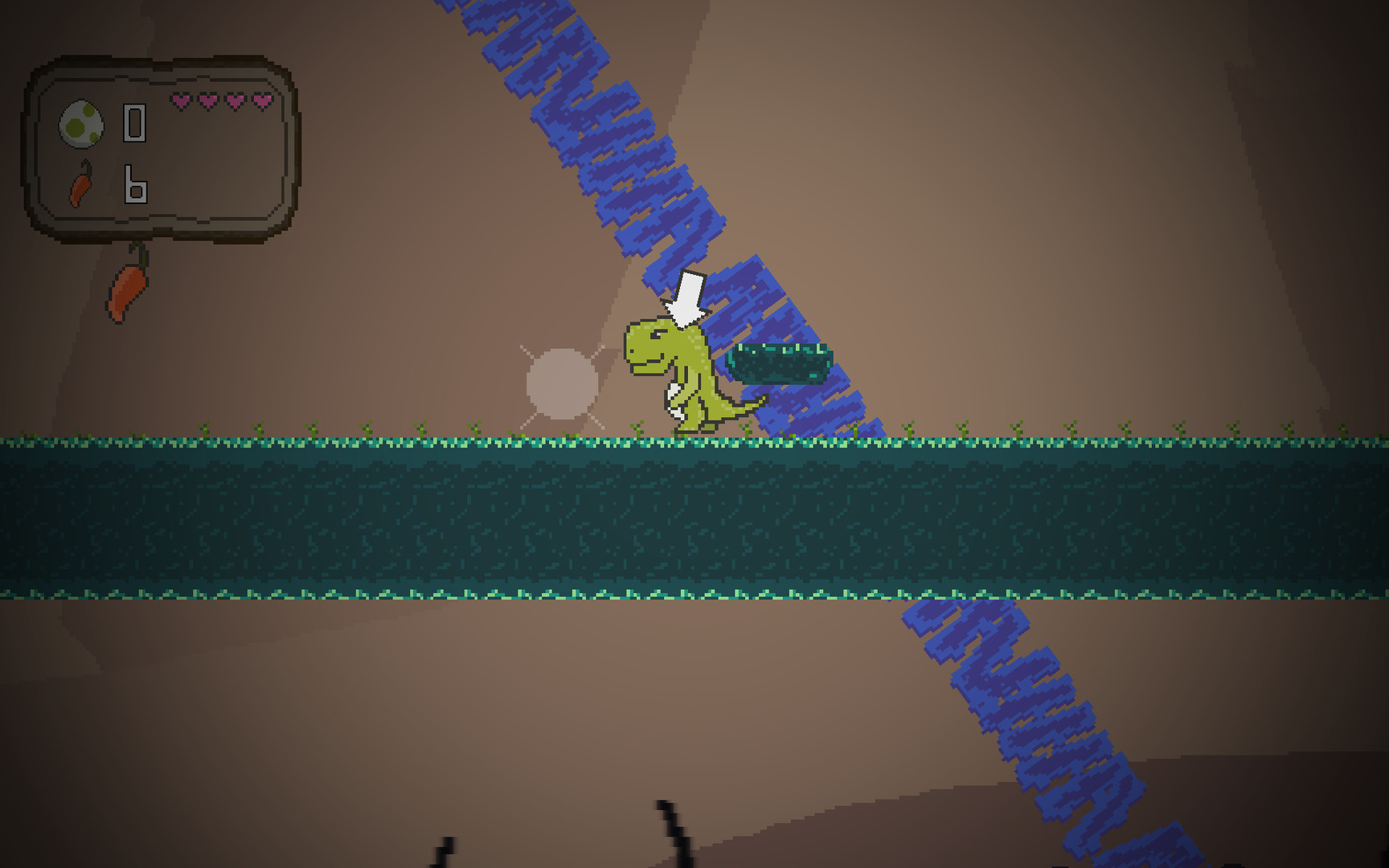Click the white downward arrow above the dinosaur

click(x=687, y=293)
